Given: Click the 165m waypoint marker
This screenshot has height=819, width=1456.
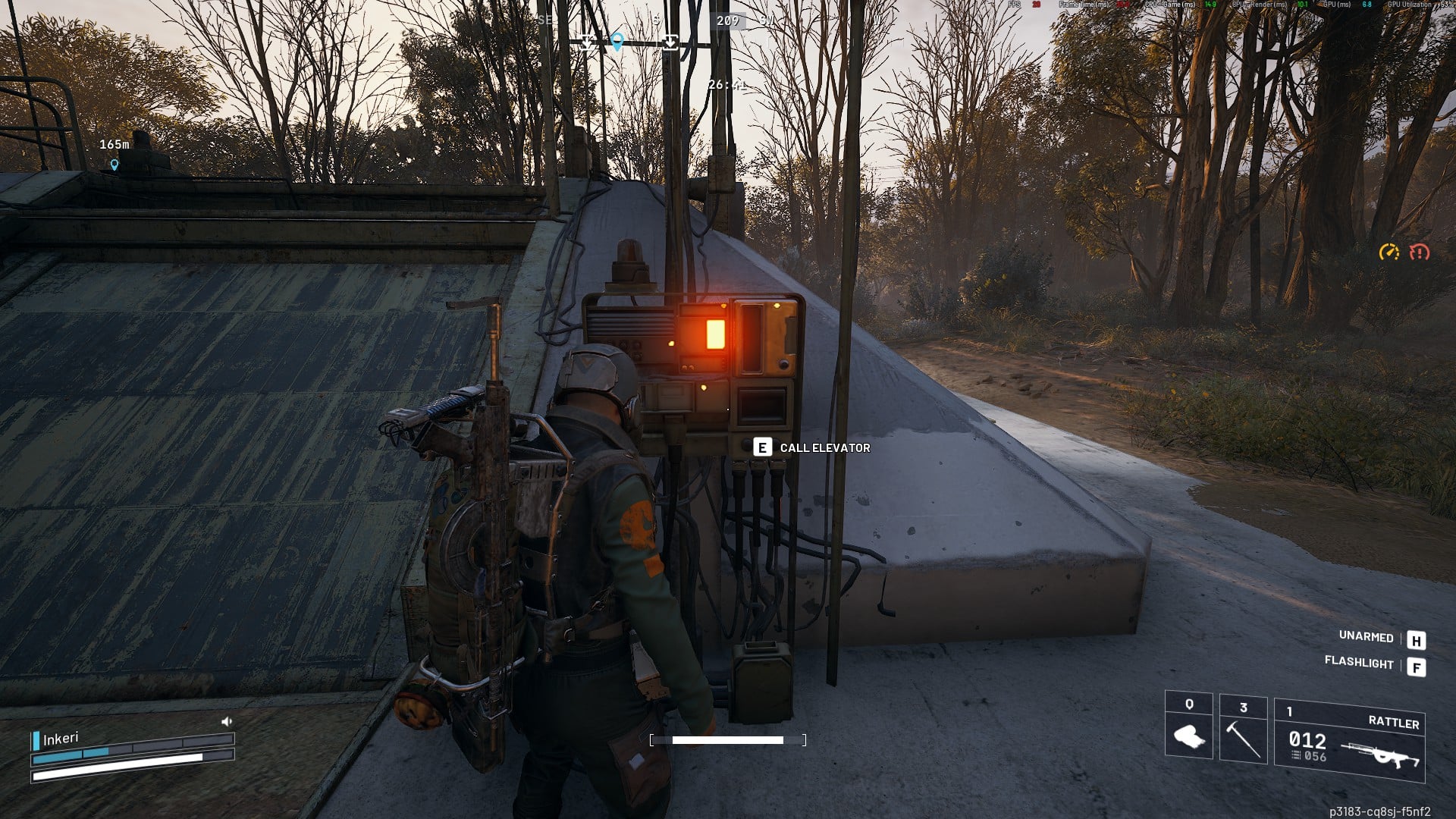Looking at the screenshot, I should point(115,164).
